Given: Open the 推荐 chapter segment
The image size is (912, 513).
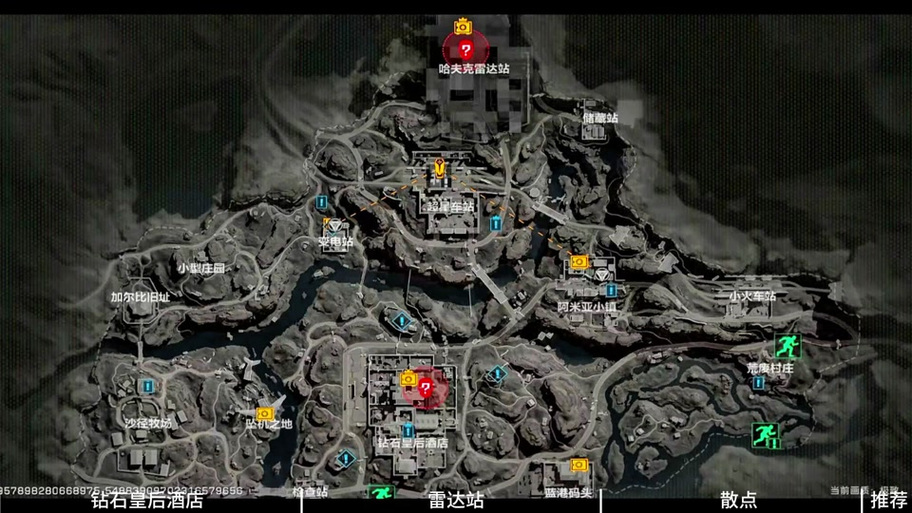Looking at the screenshot, I should [889, 500].
